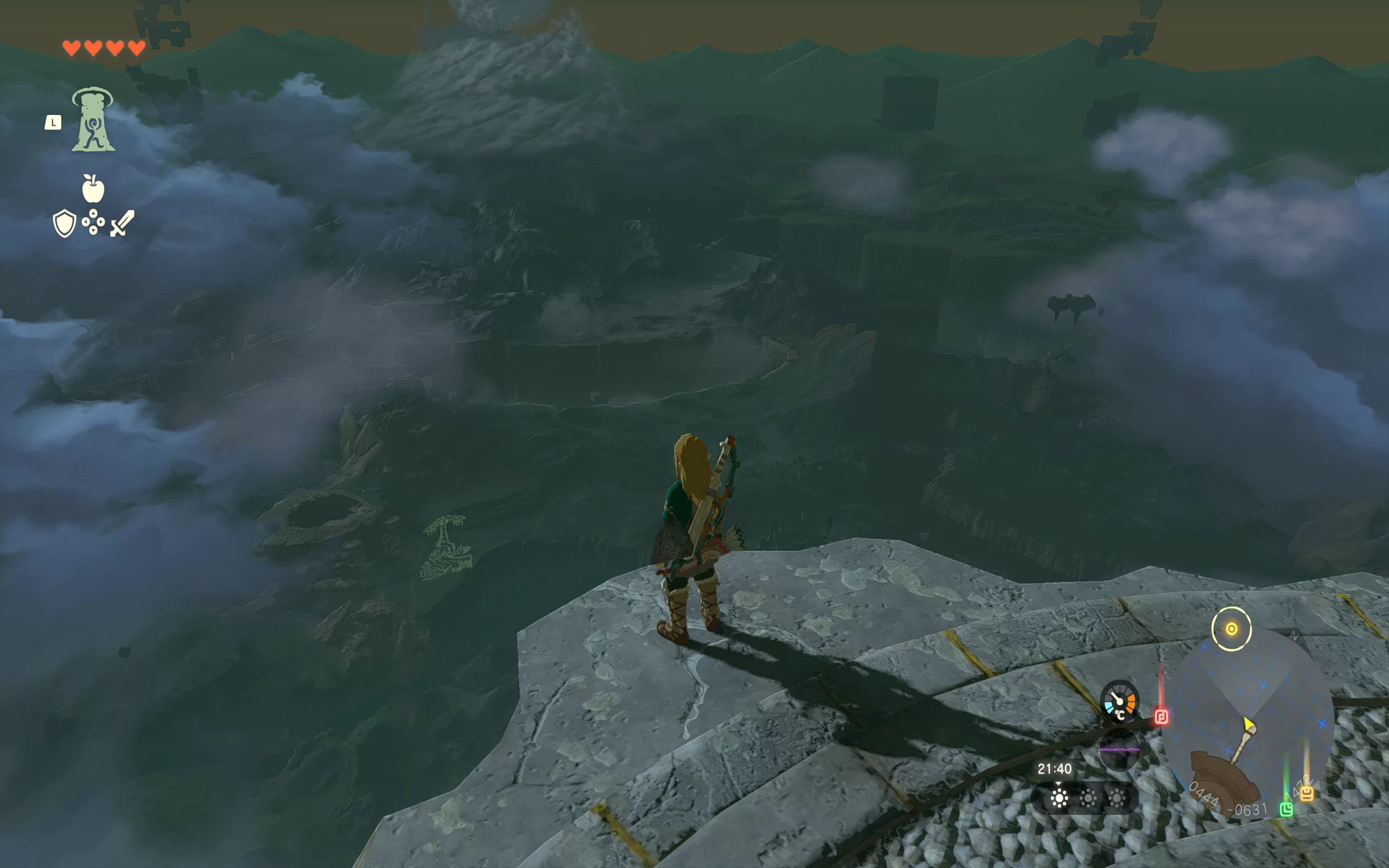1389x868 pixels.
Task: Open the shield quick-select icon
Action: (64, 223)
